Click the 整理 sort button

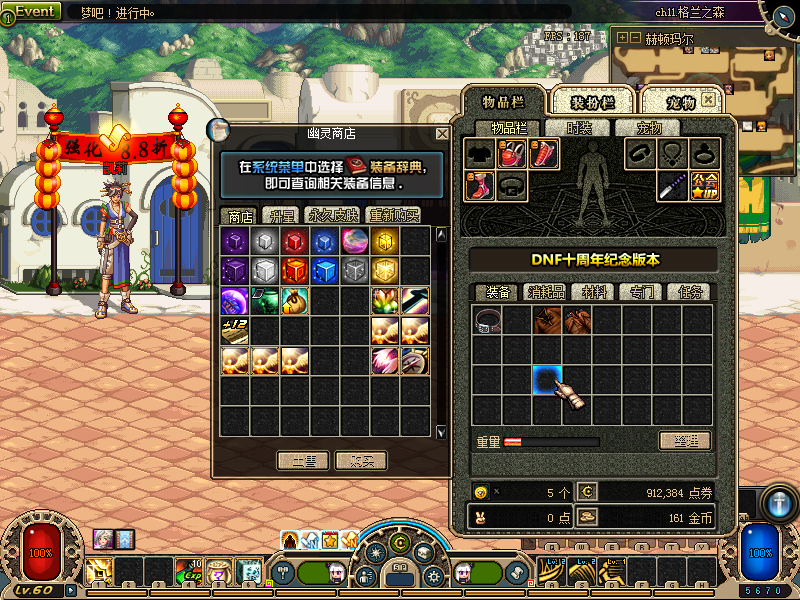[685, 441]
